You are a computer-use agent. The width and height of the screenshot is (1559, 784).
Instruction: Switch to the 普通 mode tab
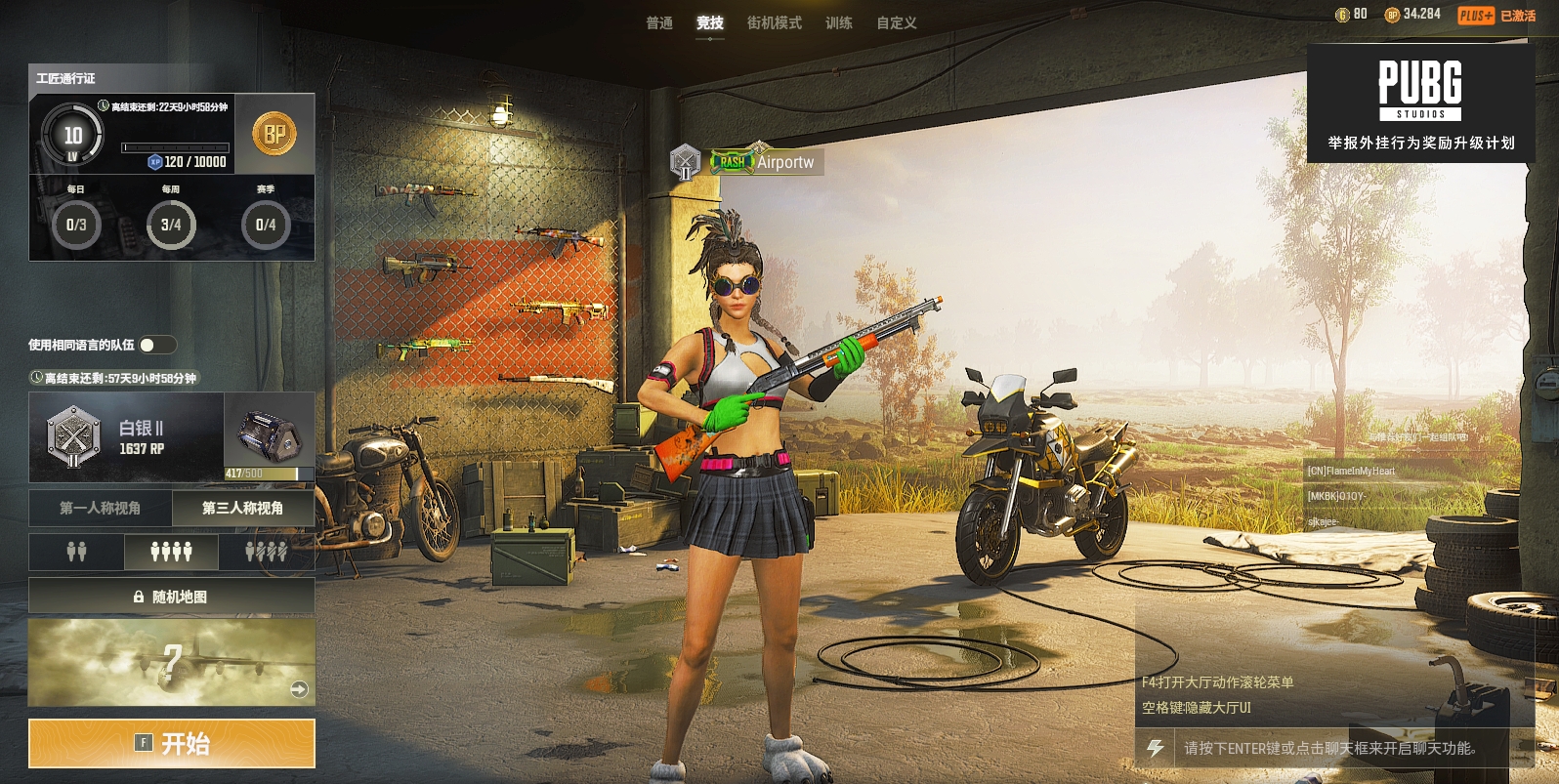[x=659, y=22]
